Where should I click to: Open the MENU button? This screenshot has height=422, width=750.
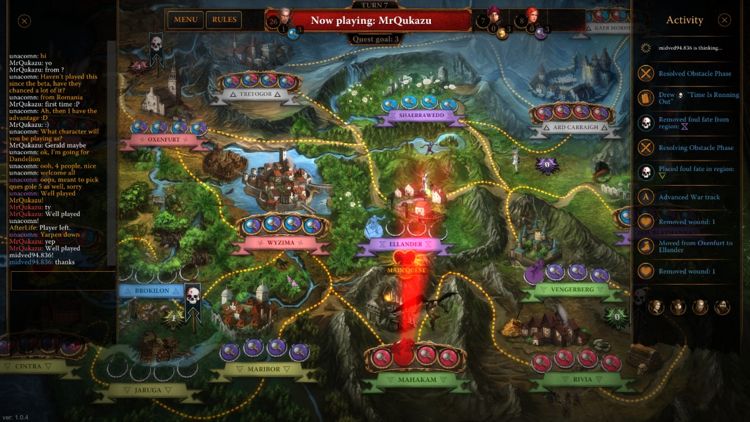(x=185, y=19)
